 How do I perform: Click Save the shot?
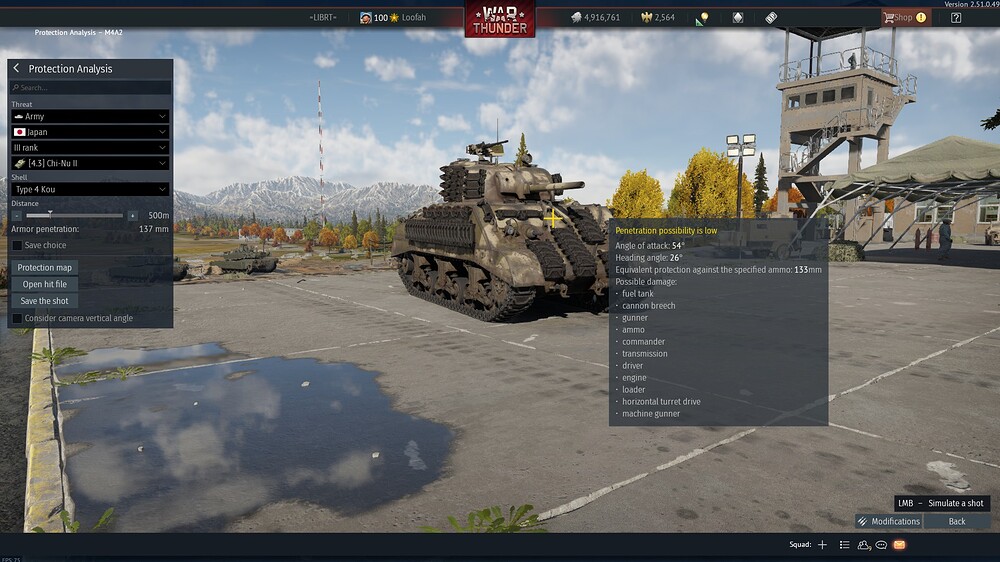pyautogui.click(x=45, y=301)
